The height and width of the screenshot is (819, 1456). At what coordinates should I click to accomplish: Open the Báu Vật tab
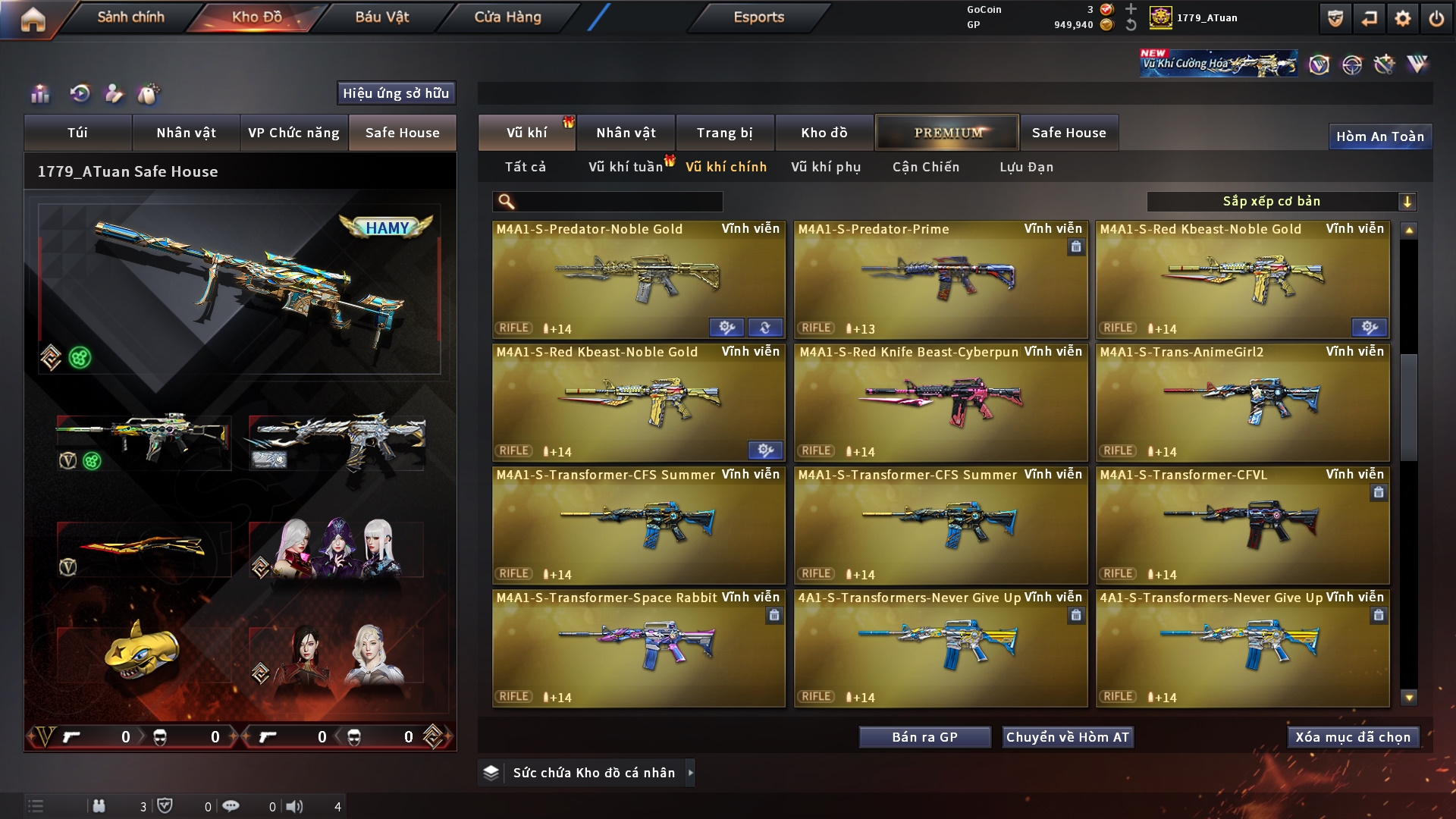coord(381,17)
